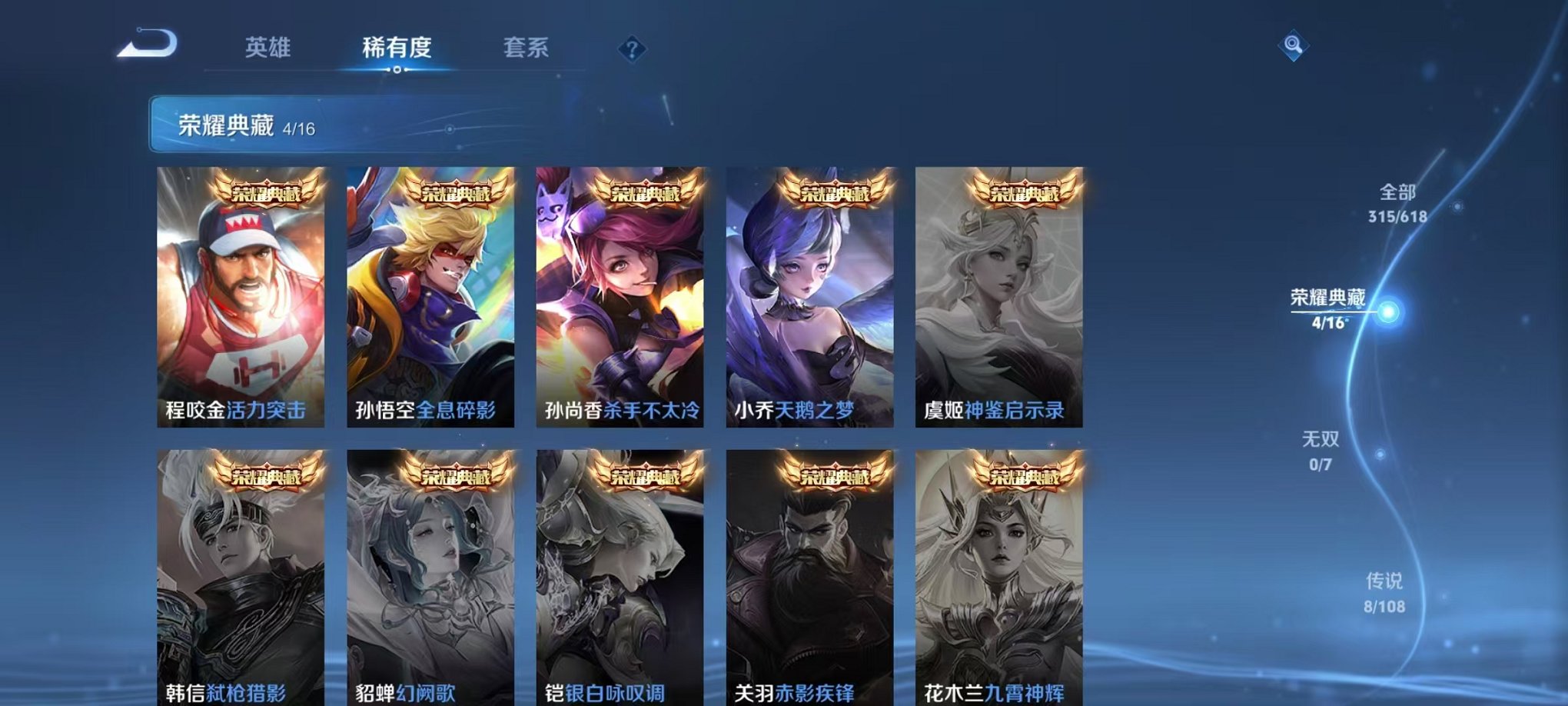Screen dimensions: 1568x706
Task: Open the help question mark icon
Action: click(632, 51)
